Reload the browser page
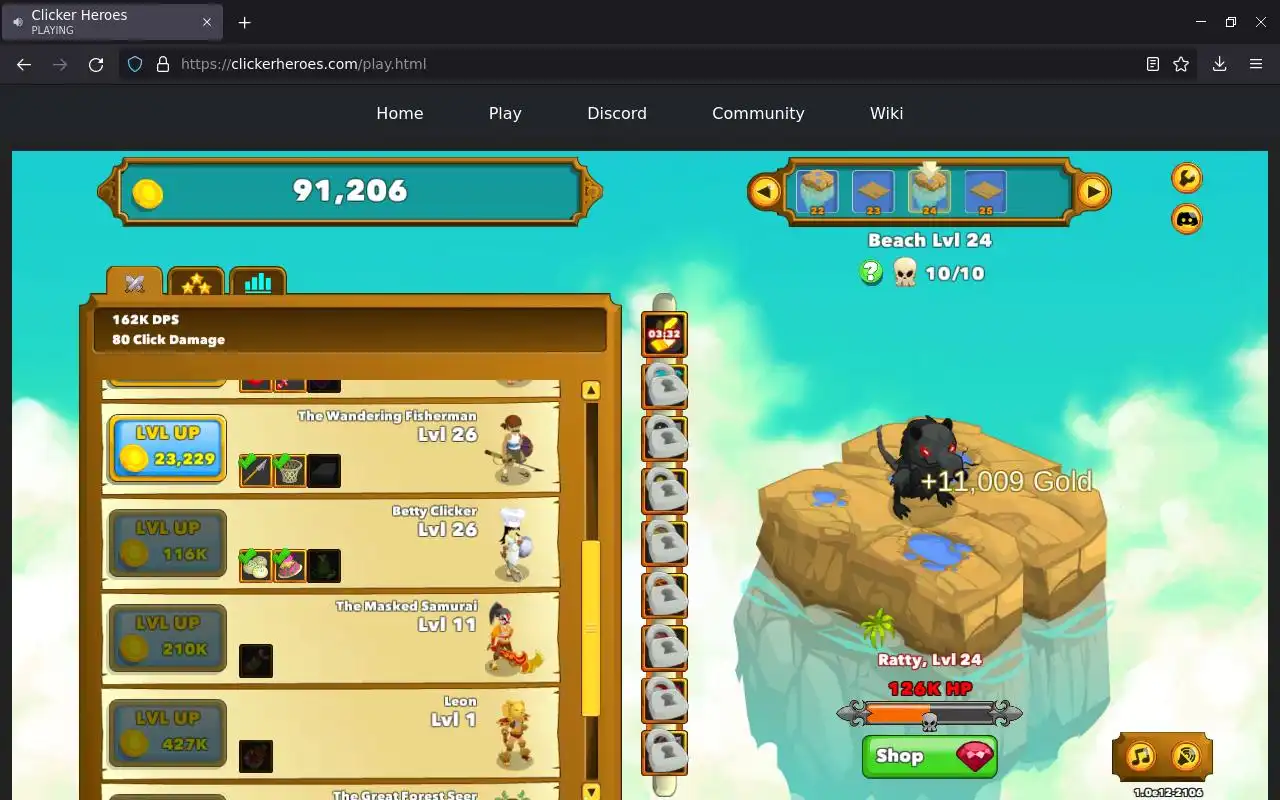Screen dimensions: 1280x800 tap(96, 64)
